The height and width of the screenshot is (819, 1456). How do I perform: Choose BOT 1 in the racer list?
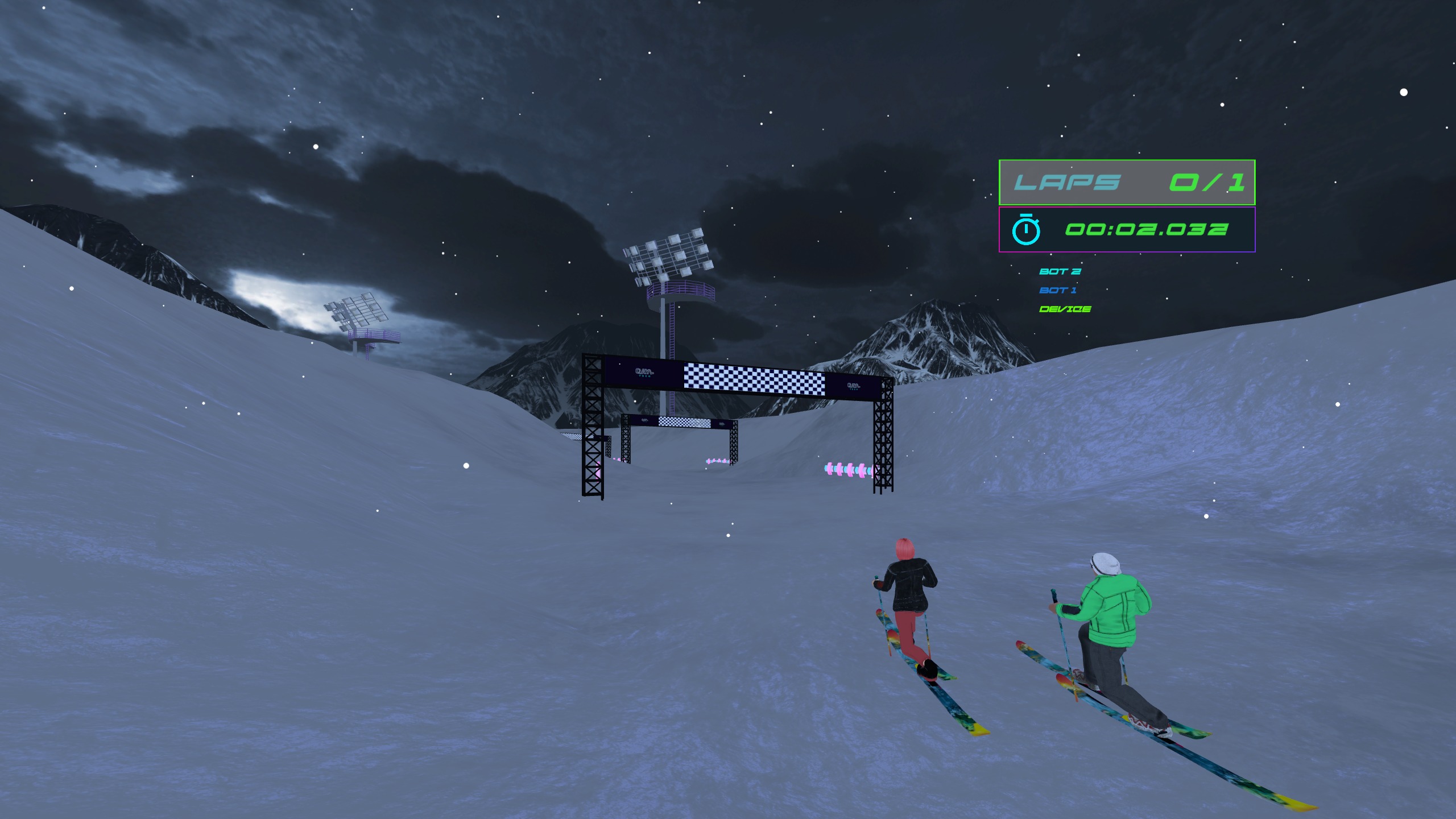[x=1058, y=290]
